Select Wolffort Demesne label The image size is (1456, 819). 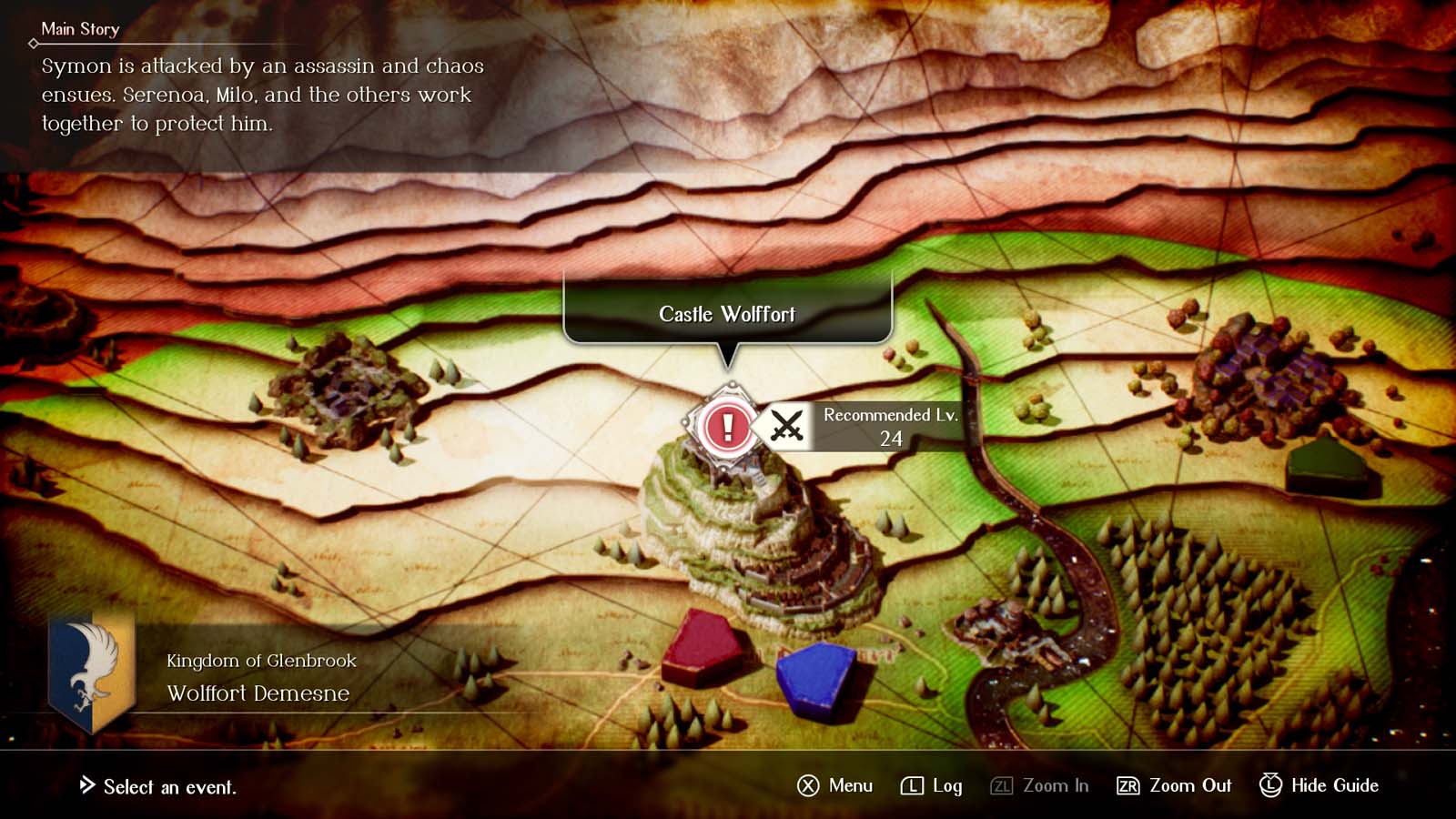click(259, 693)
